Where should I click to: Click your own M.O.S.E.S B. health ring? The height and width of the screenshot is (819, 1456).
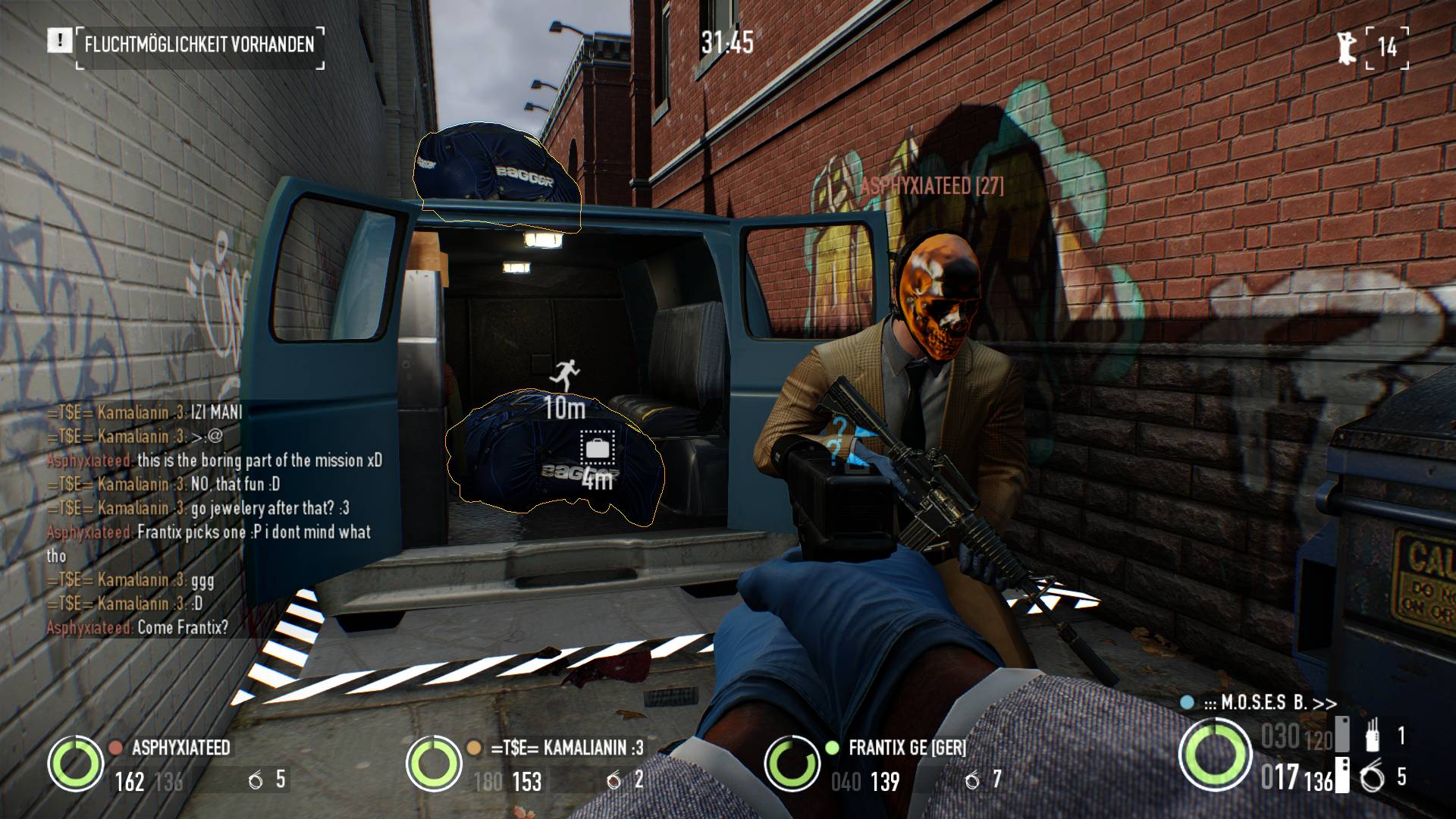[x=1215, y=754]
